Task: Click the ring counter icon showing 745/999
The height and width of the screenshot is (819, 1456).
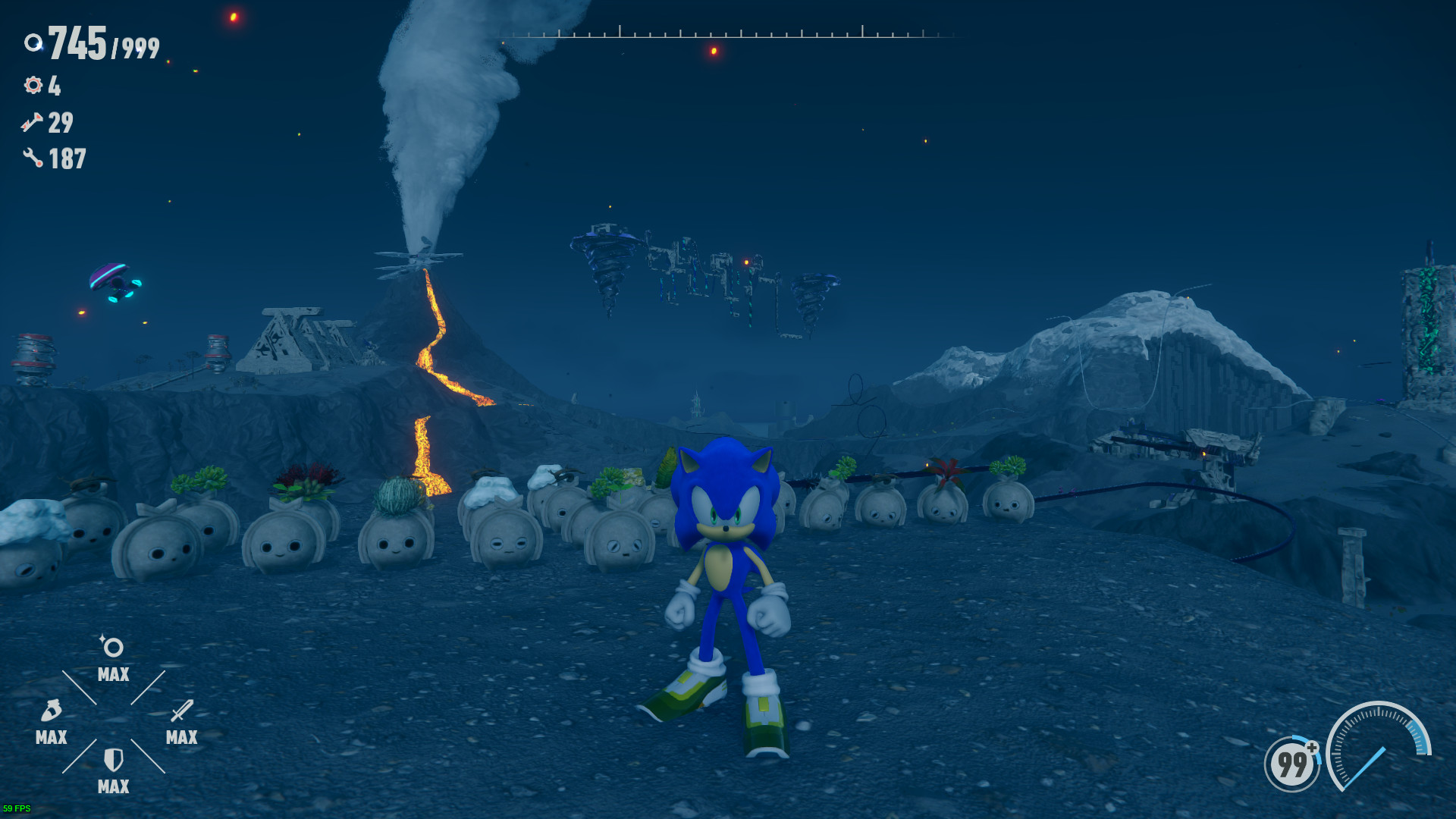Action: click(x=33, y=44)
